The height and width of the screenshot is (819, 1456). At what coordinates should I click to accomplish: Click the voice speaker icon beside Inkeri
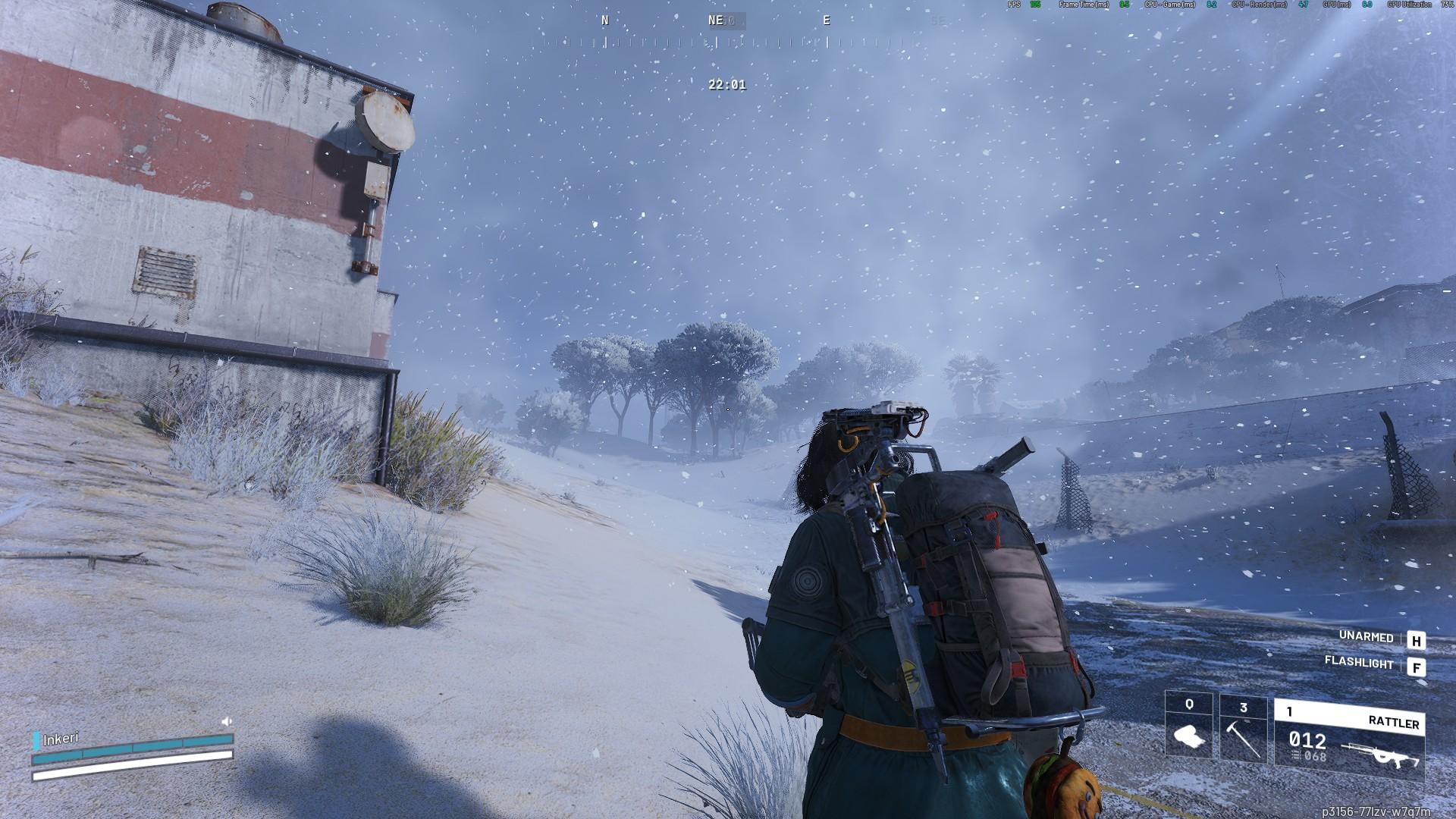(x=226, y=721)
